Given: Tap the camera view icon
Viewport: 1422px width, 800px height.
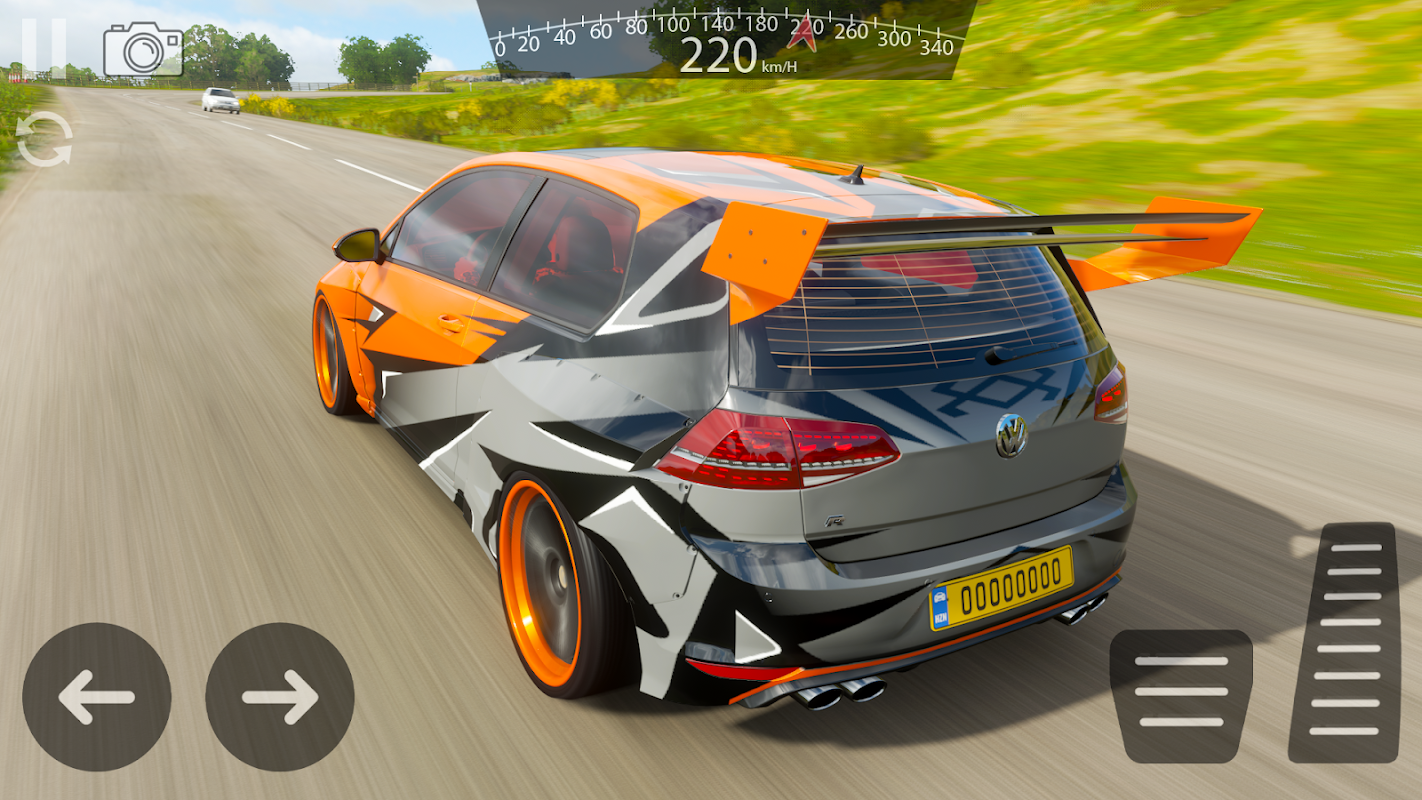Looking at the screenshot, I should tap(143, 50).
